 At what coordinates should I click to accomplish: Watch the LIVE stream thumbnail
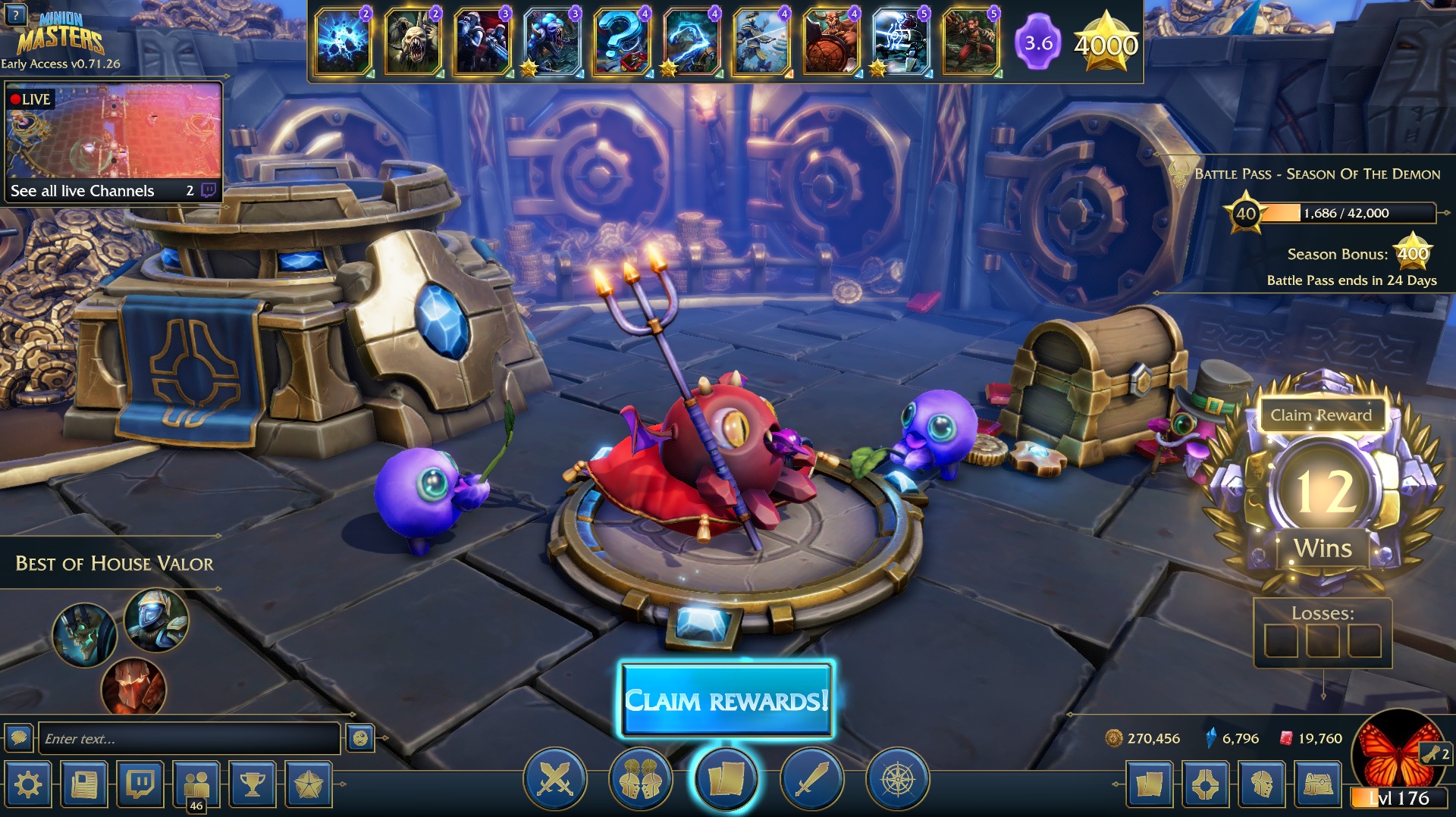[x=114, y=130]
